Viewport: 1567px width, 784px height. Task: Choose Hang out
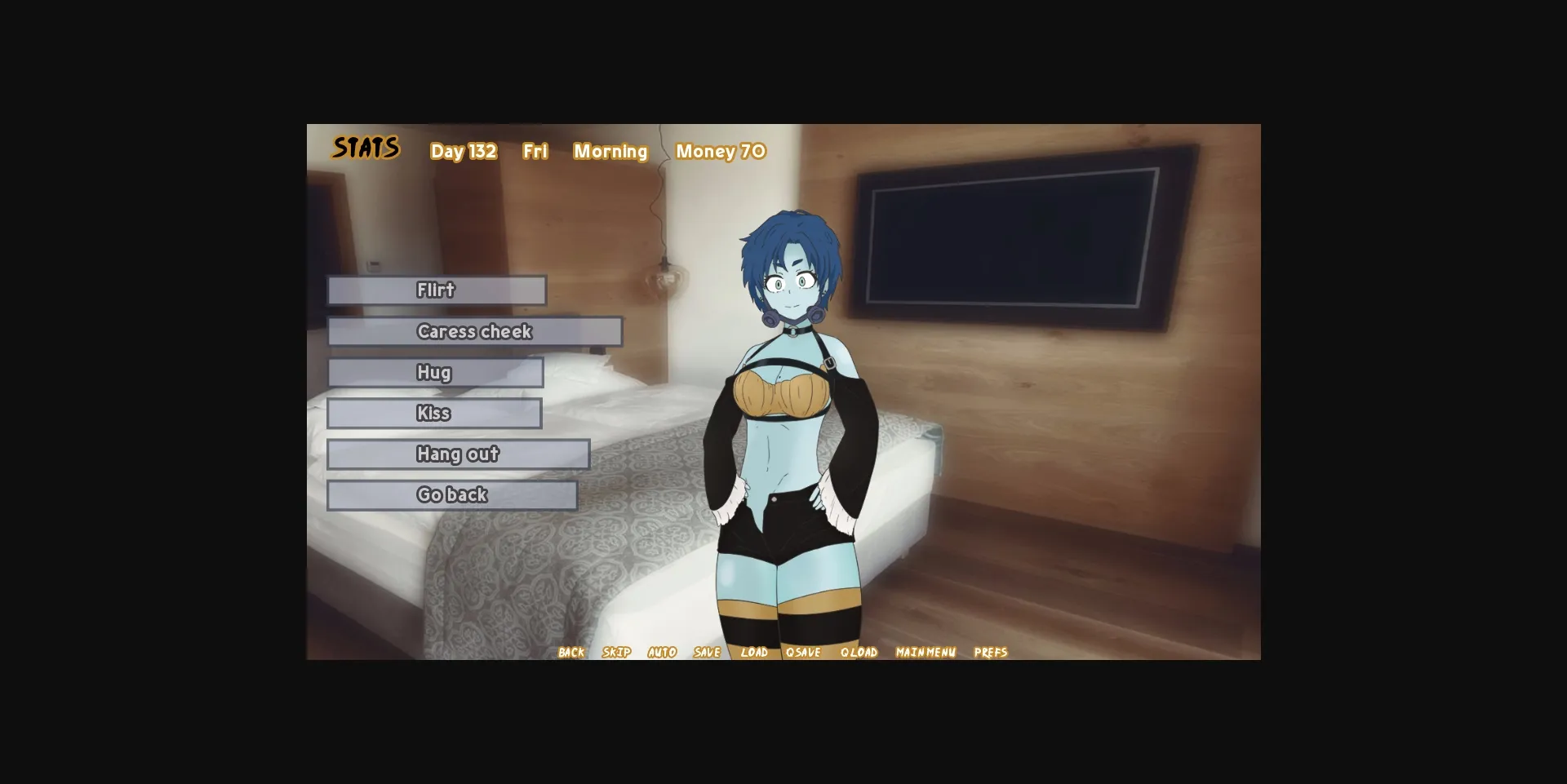click(x=459, y=454)
